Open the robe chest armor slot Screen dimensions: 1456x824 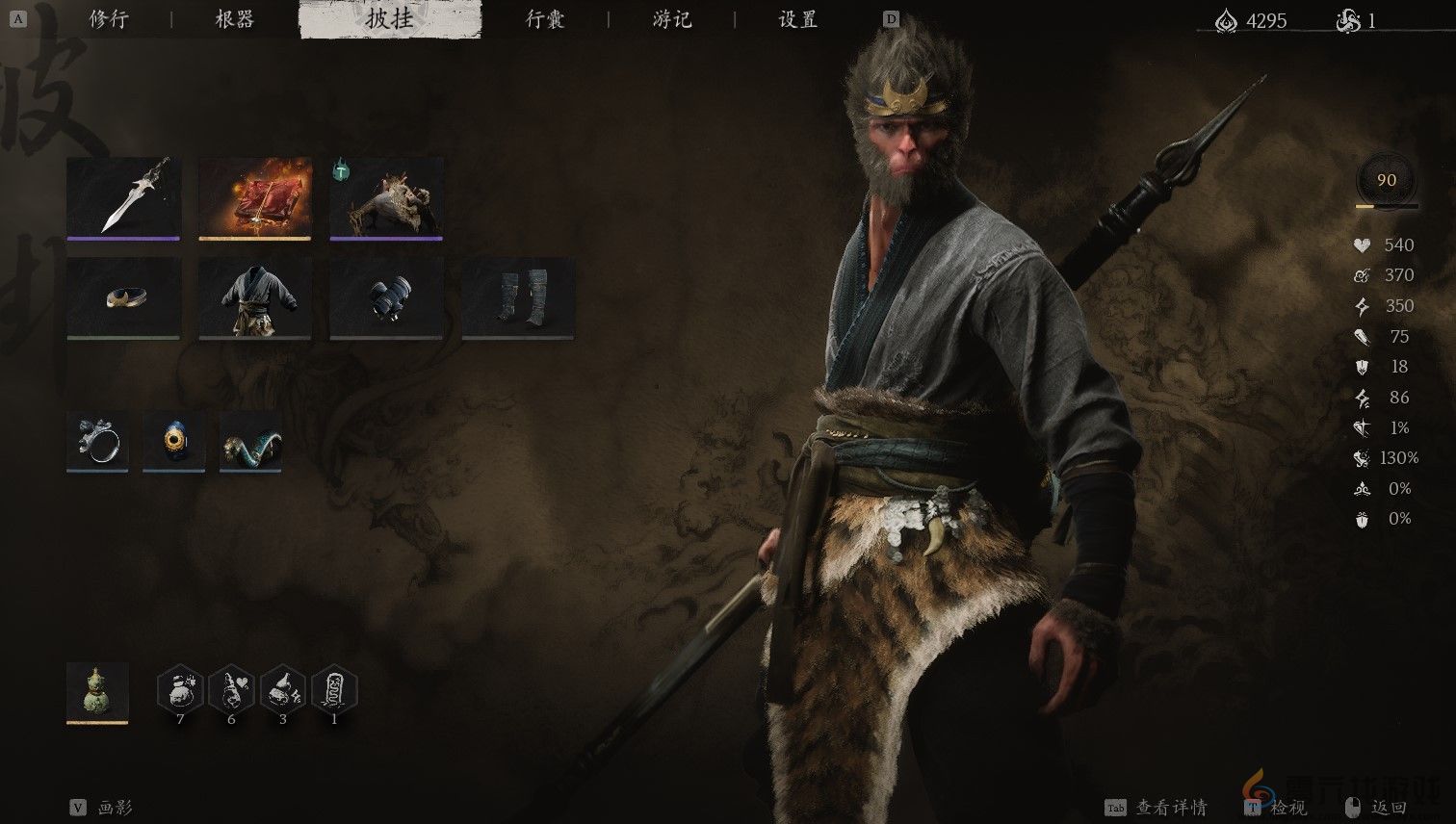coord(254,298)
